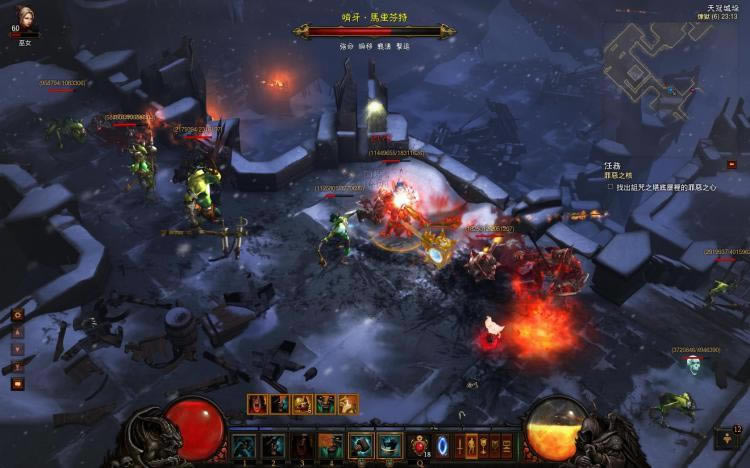
Task: Activate the skill in hotbar slot 1
Action: coord(244,445)
